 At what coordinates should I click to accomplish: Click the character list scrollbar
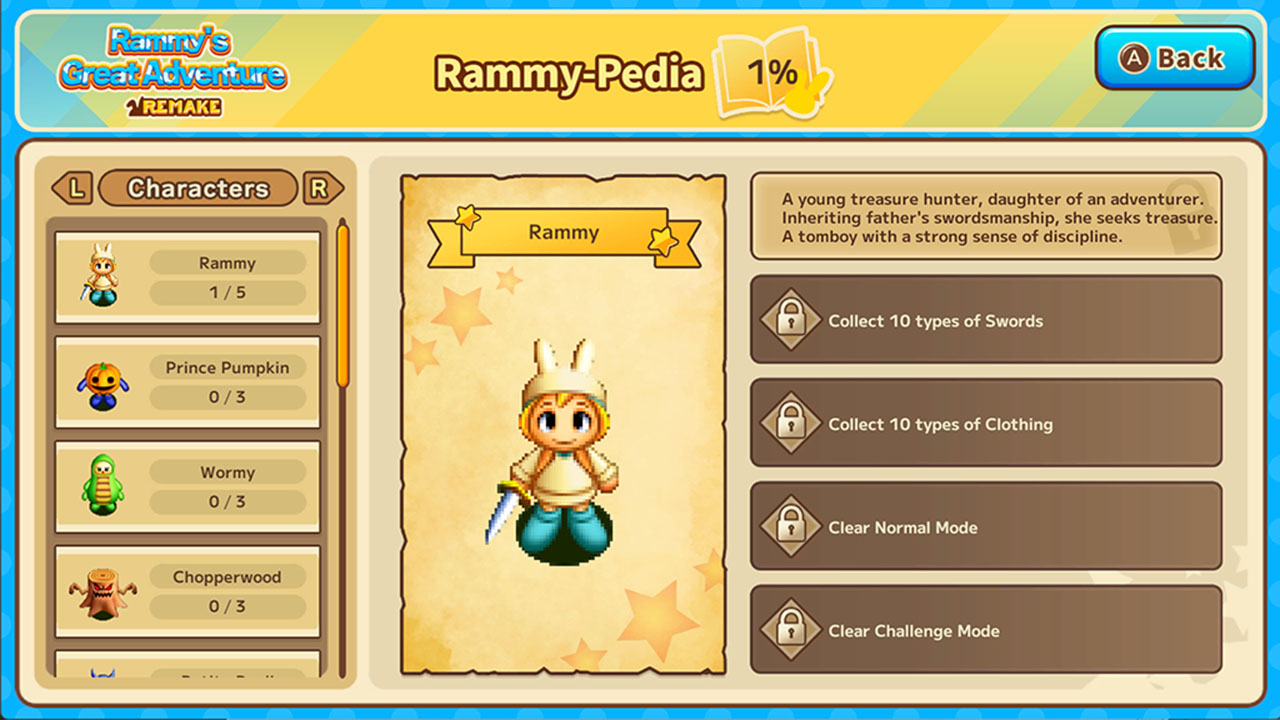345,300
